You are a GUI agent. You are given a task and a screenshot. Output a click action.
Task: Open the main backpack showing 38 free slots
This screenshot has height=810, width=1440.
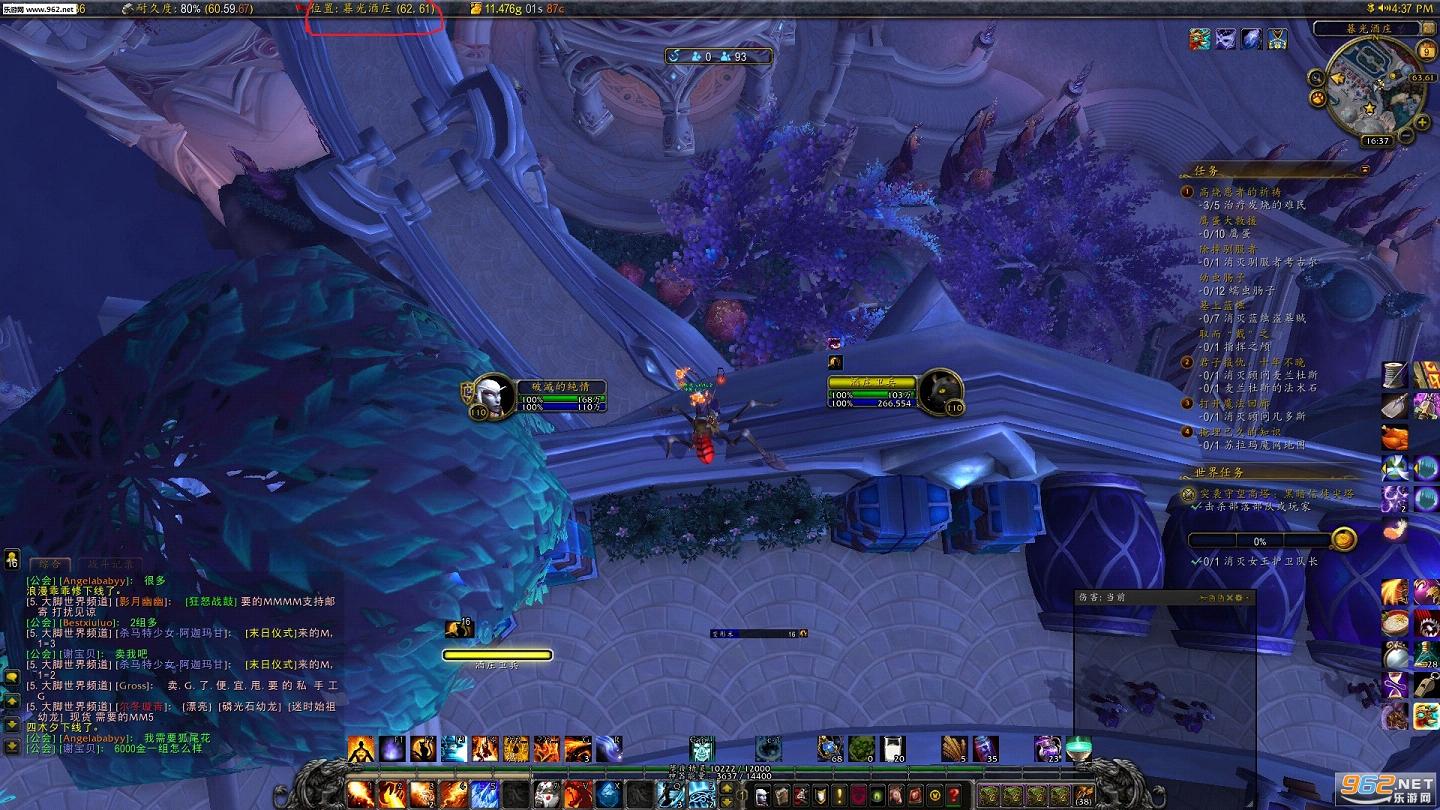click(1084, 796)
